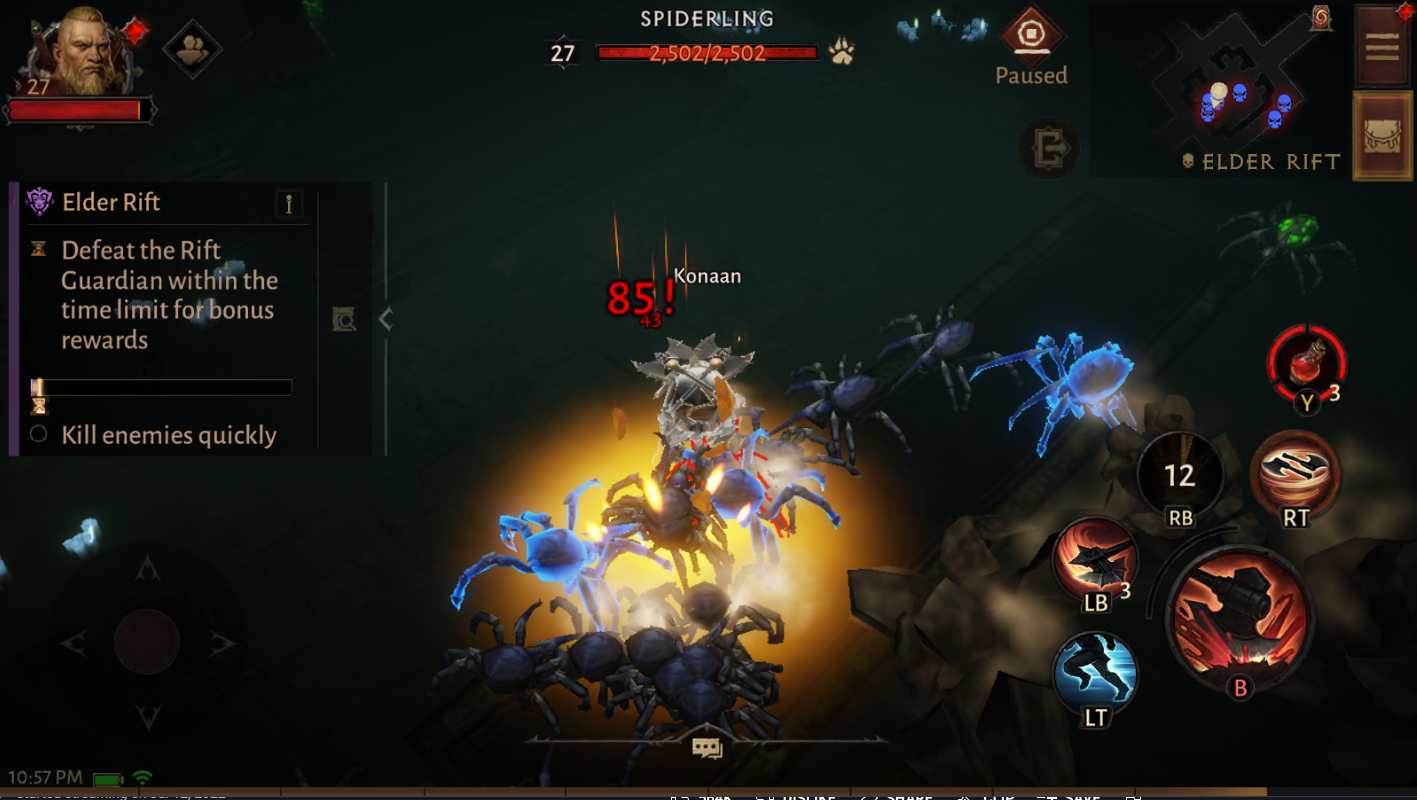Click the leave-rift exit icon below Paused

[1048, 148]
